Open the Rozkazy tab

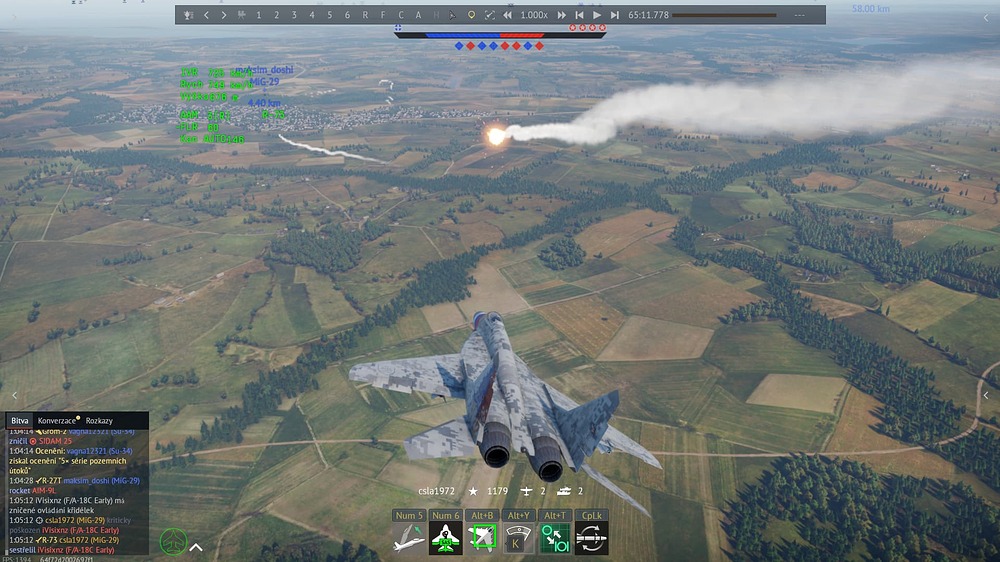pos(99,421)
